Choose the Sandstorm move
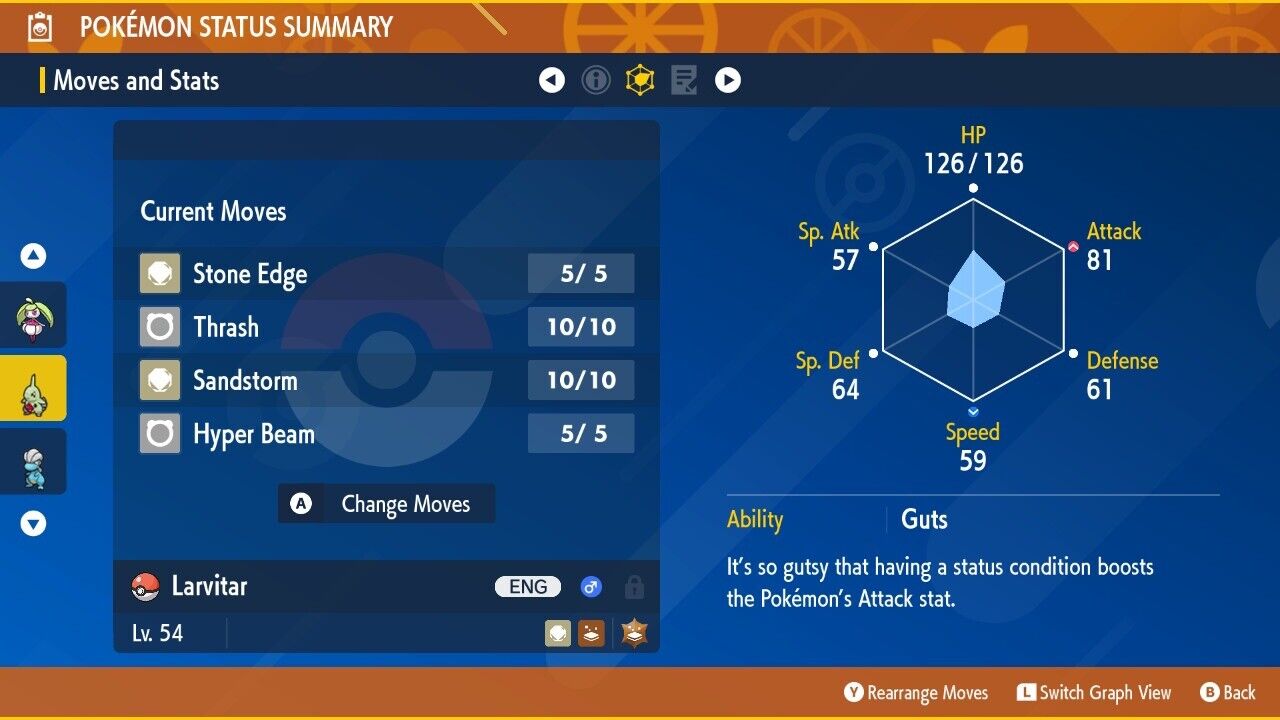This screenshot has width=1280, height=720. 386,380
